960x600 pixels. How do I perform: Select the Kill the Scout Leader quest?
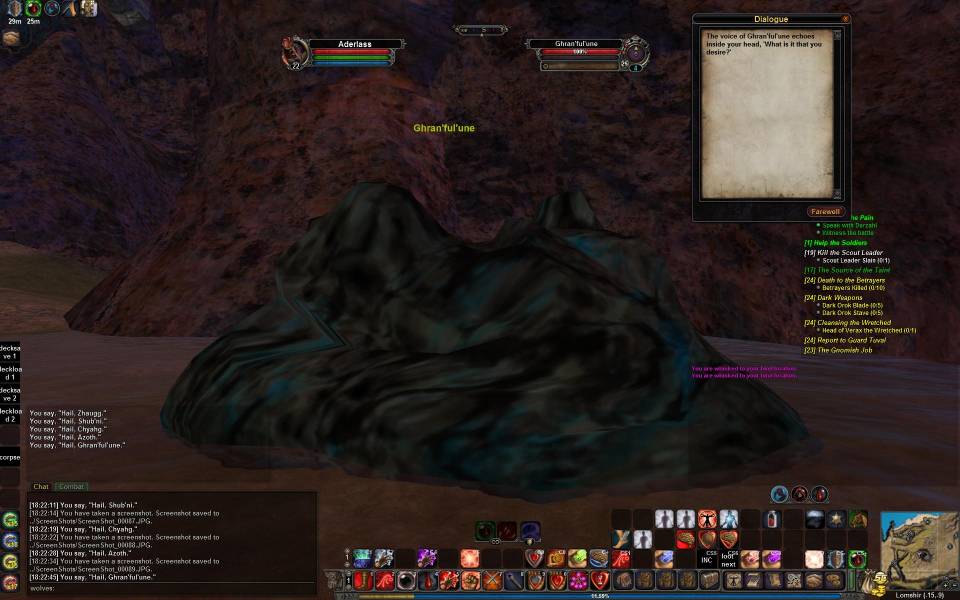click(843, 253)
